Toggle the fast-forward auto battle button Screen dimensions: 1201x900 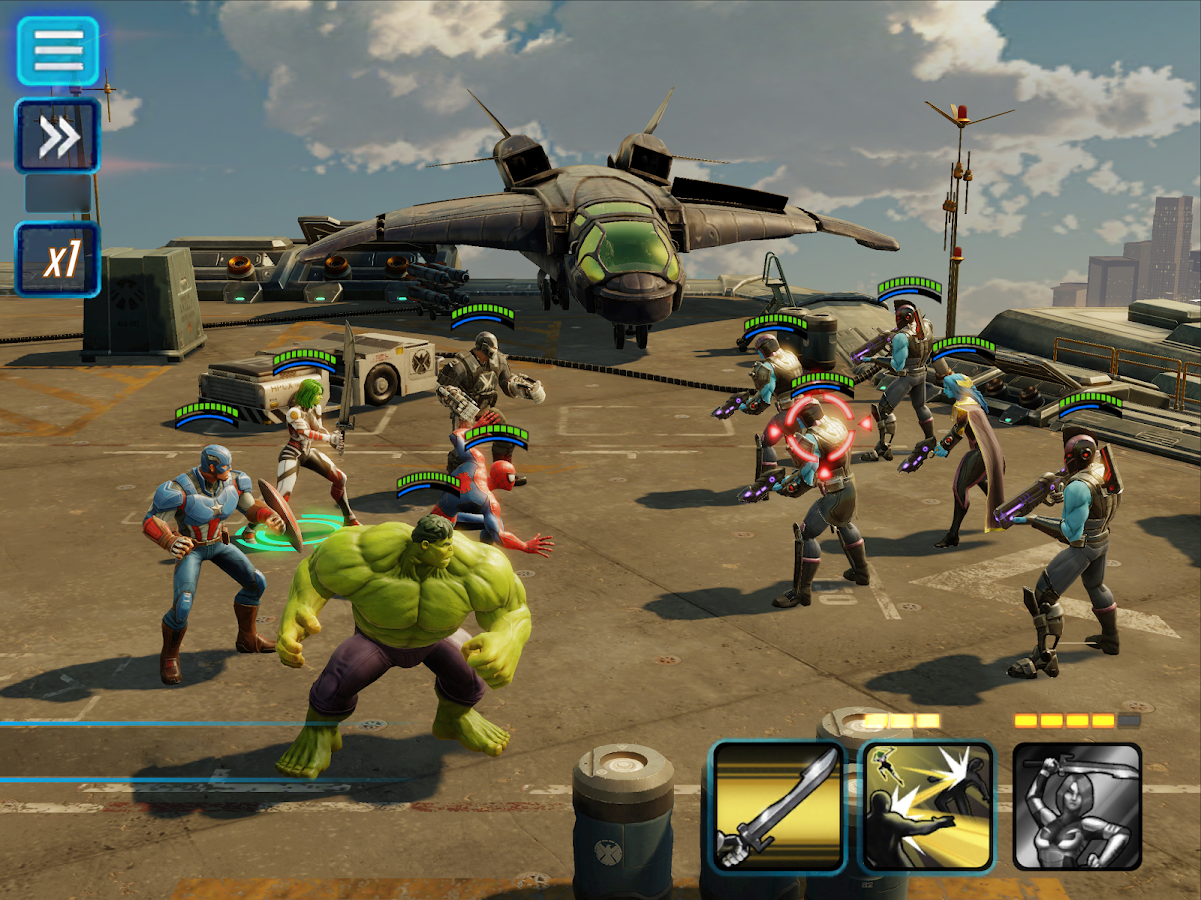[x=58, y=137]
